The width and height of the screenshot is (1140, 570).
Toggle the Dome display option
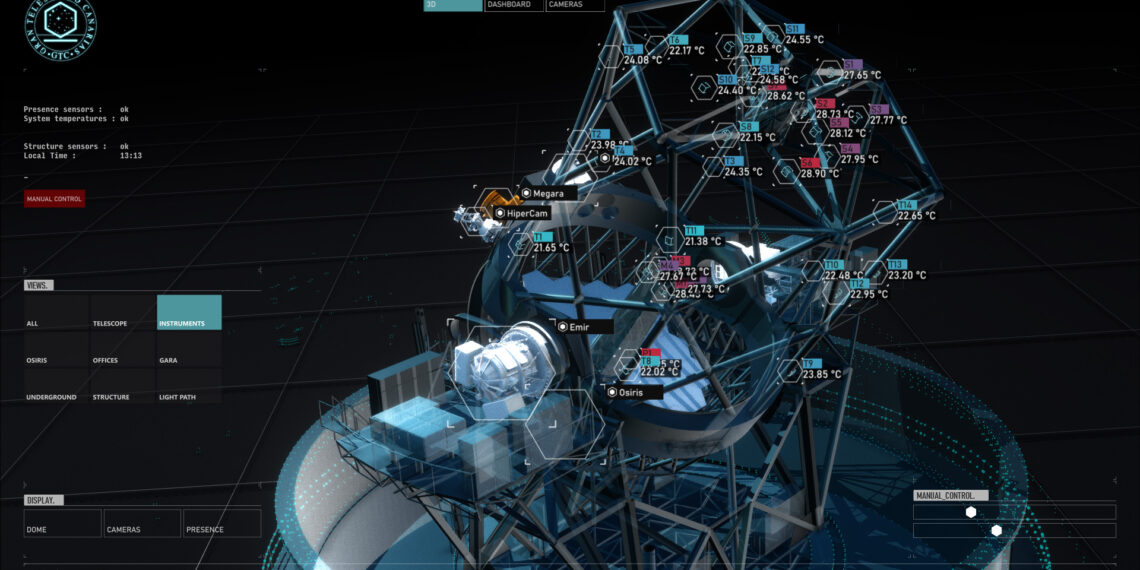[x=62, y=524]
